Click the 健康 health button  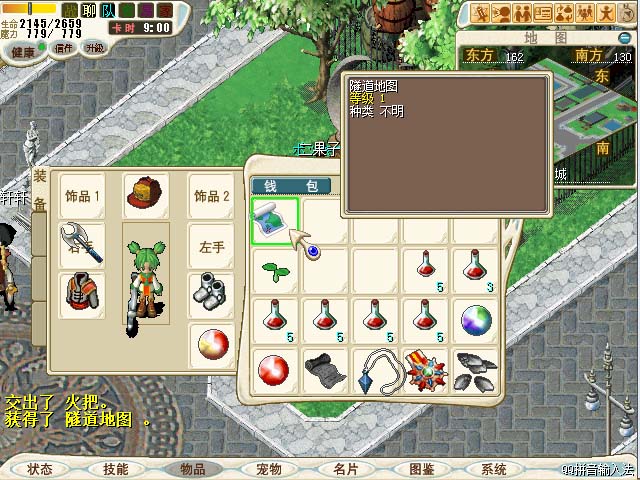coord(23,49)
